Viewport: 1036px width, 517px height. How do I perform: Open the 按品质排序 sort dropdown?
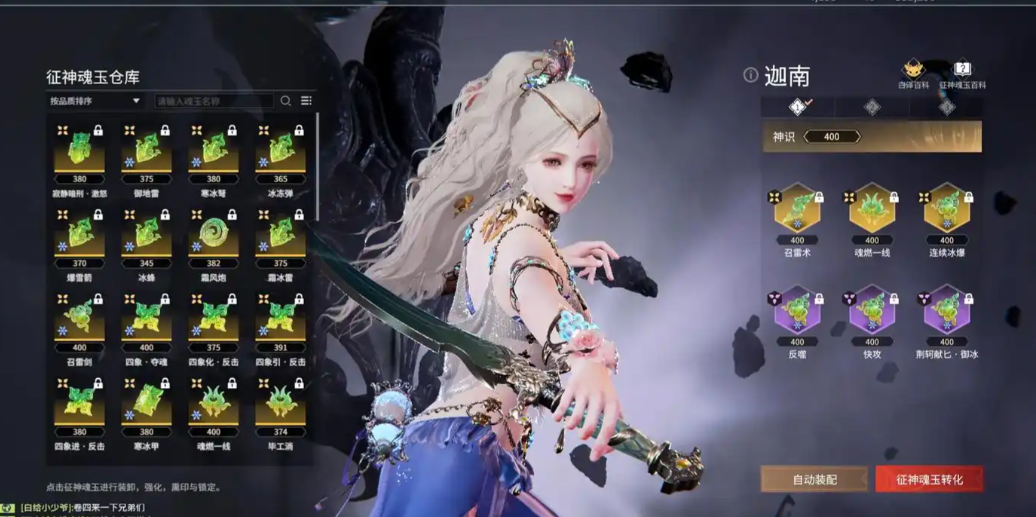pyautogui.click(x=95, y=101)
